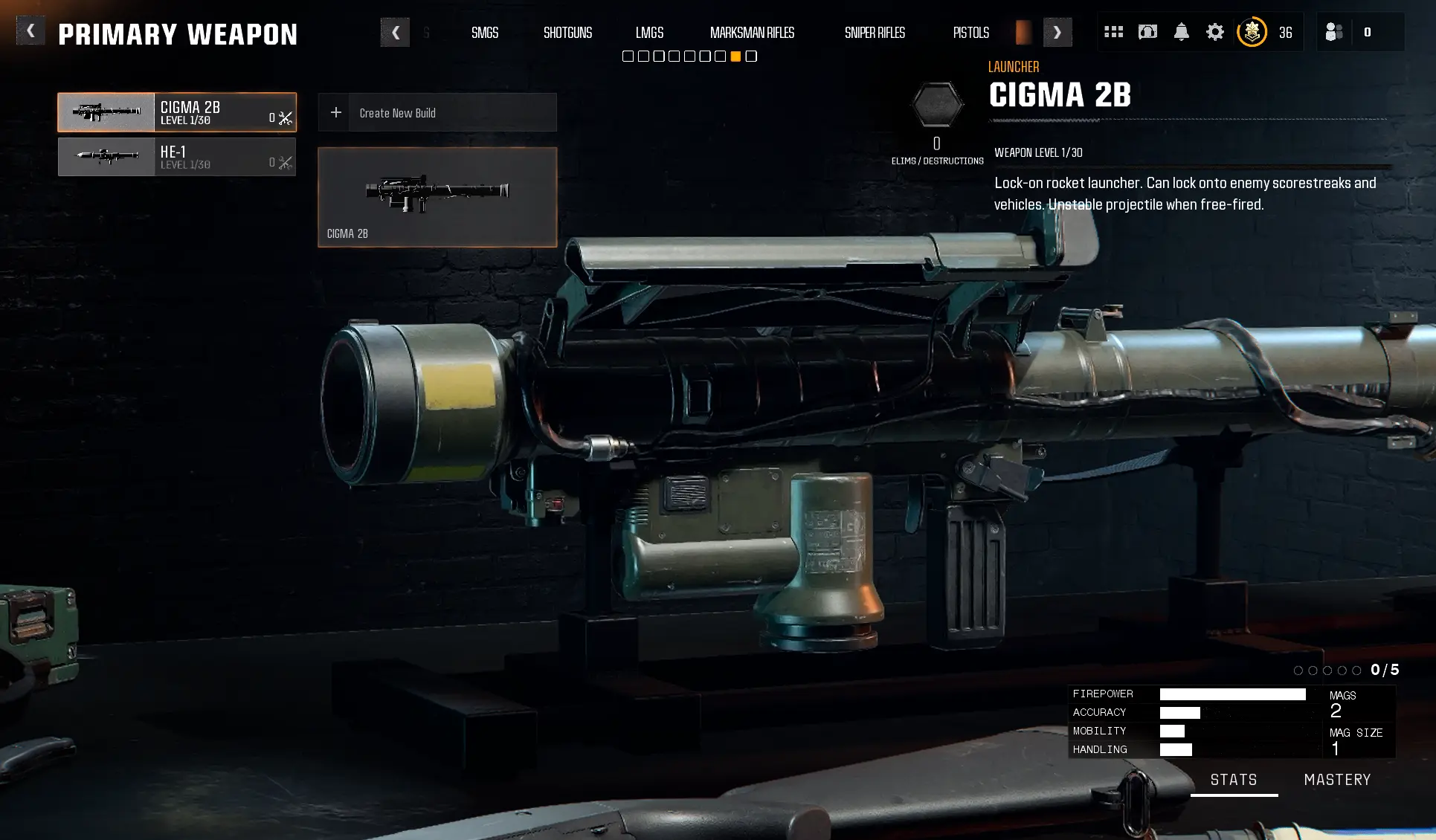Cycle weapon categories with right arrow
Viewport: 1436px width, 840px height.
point(1057,33)
